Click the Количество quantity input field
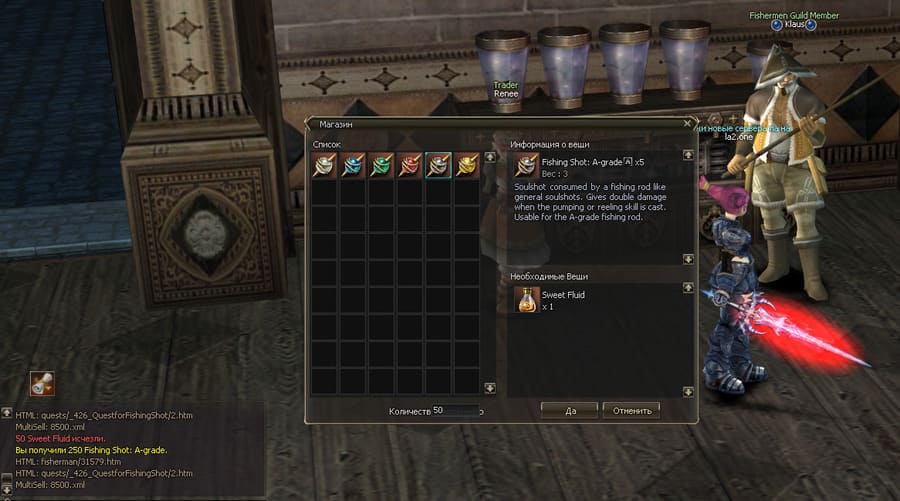Viewport: 900px width, 501px height. point(455,410)
